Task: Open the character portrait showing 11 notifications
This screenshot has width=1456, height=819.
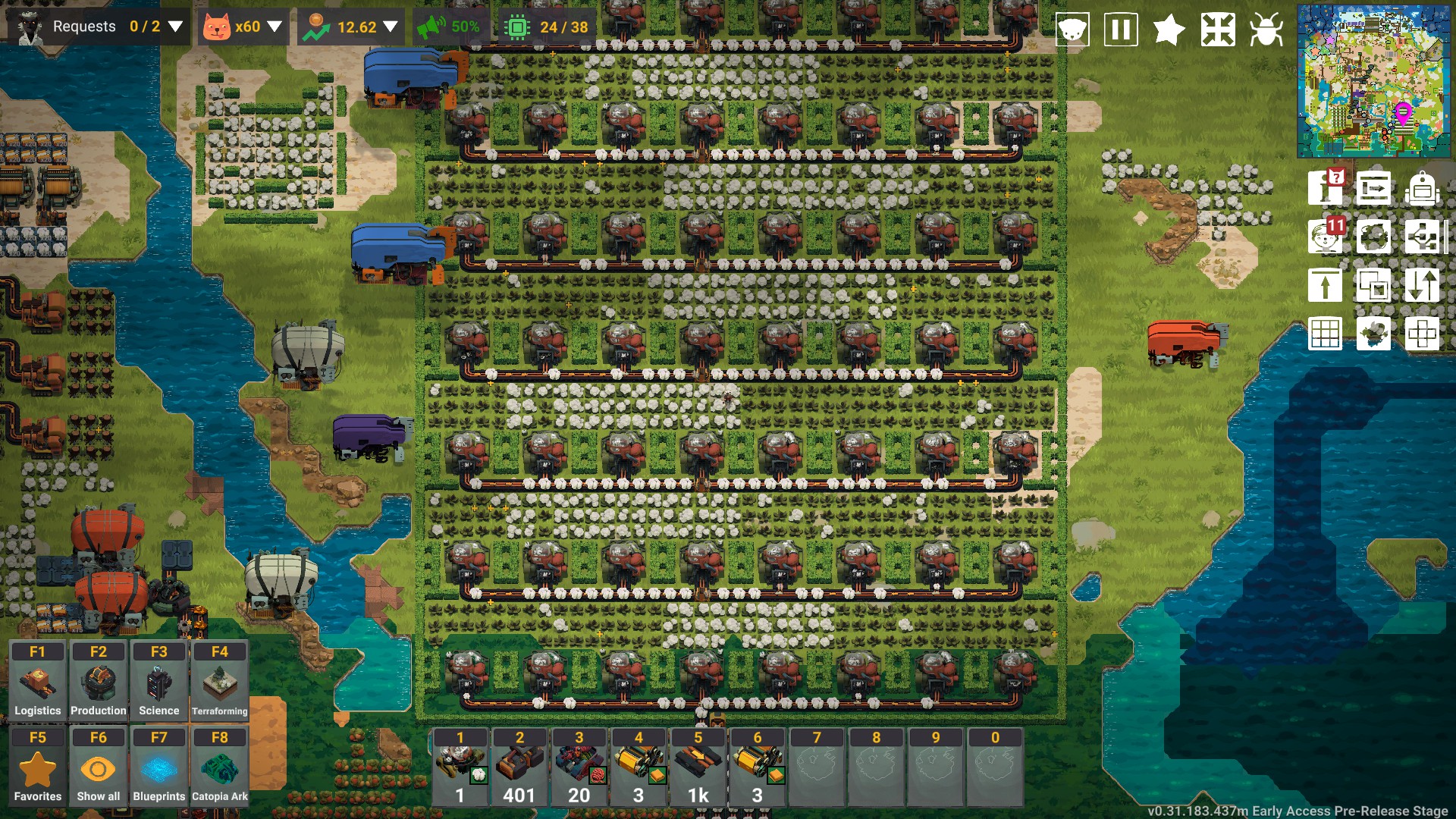Action: (1326, 237)
